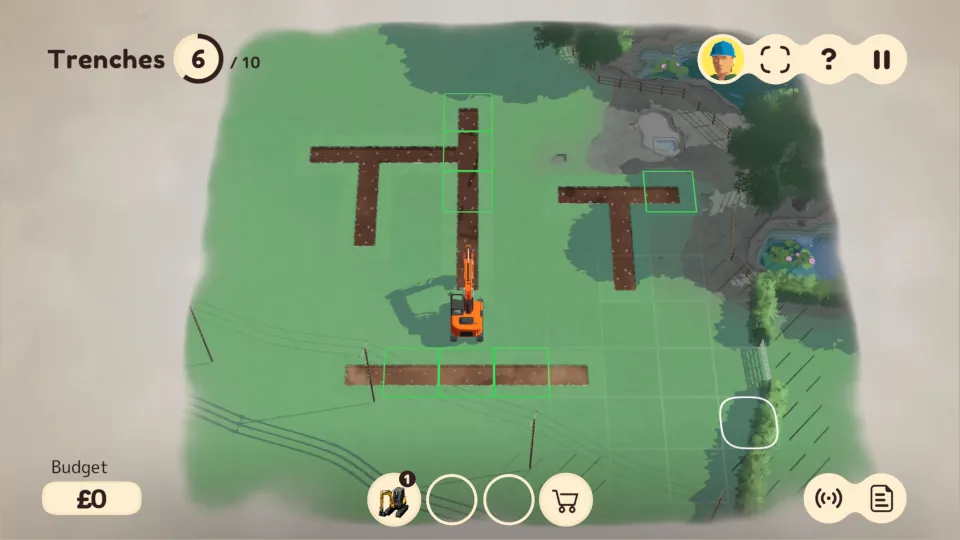
Task: Open the document notes button
Action: click(881, 498)
